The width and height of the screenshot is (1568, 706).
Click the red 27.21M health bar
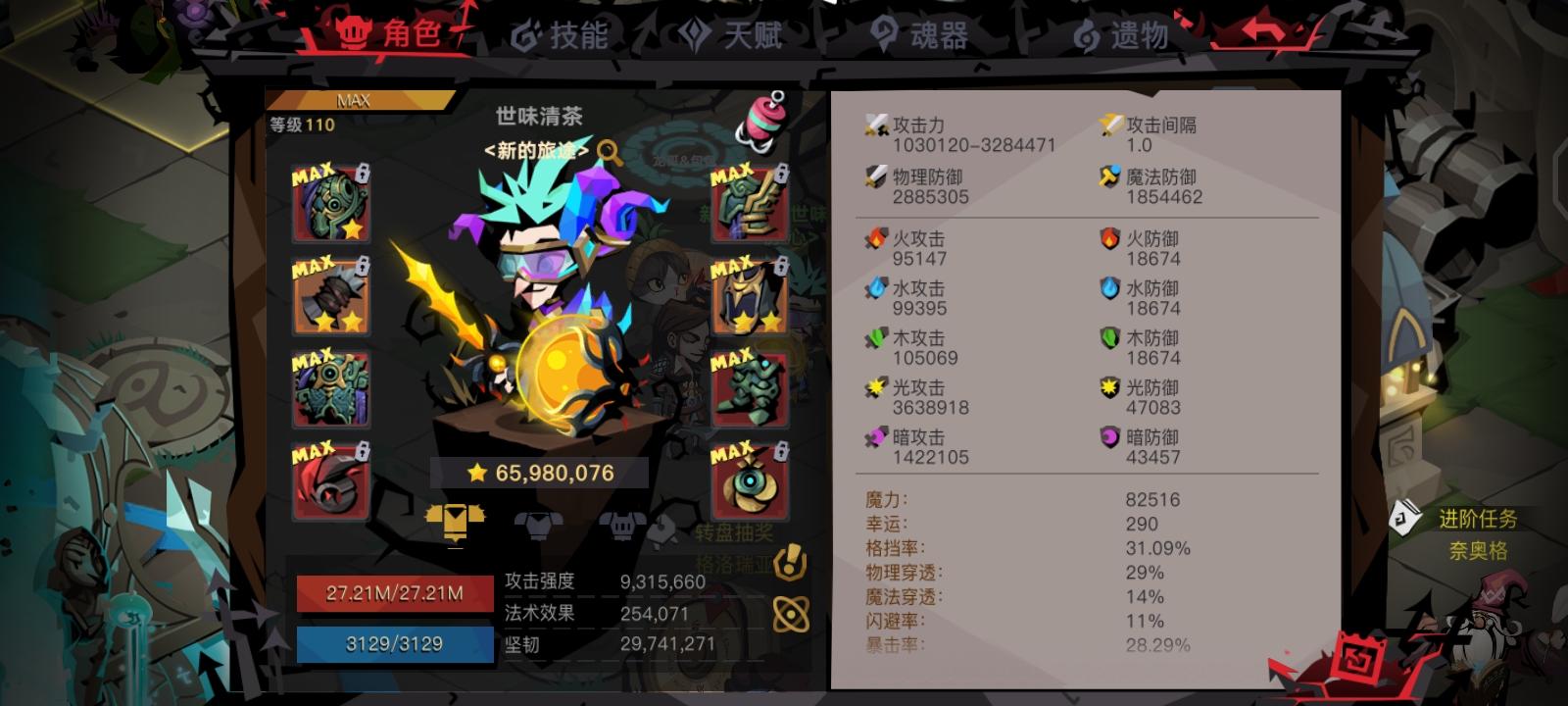coord(395,592)
